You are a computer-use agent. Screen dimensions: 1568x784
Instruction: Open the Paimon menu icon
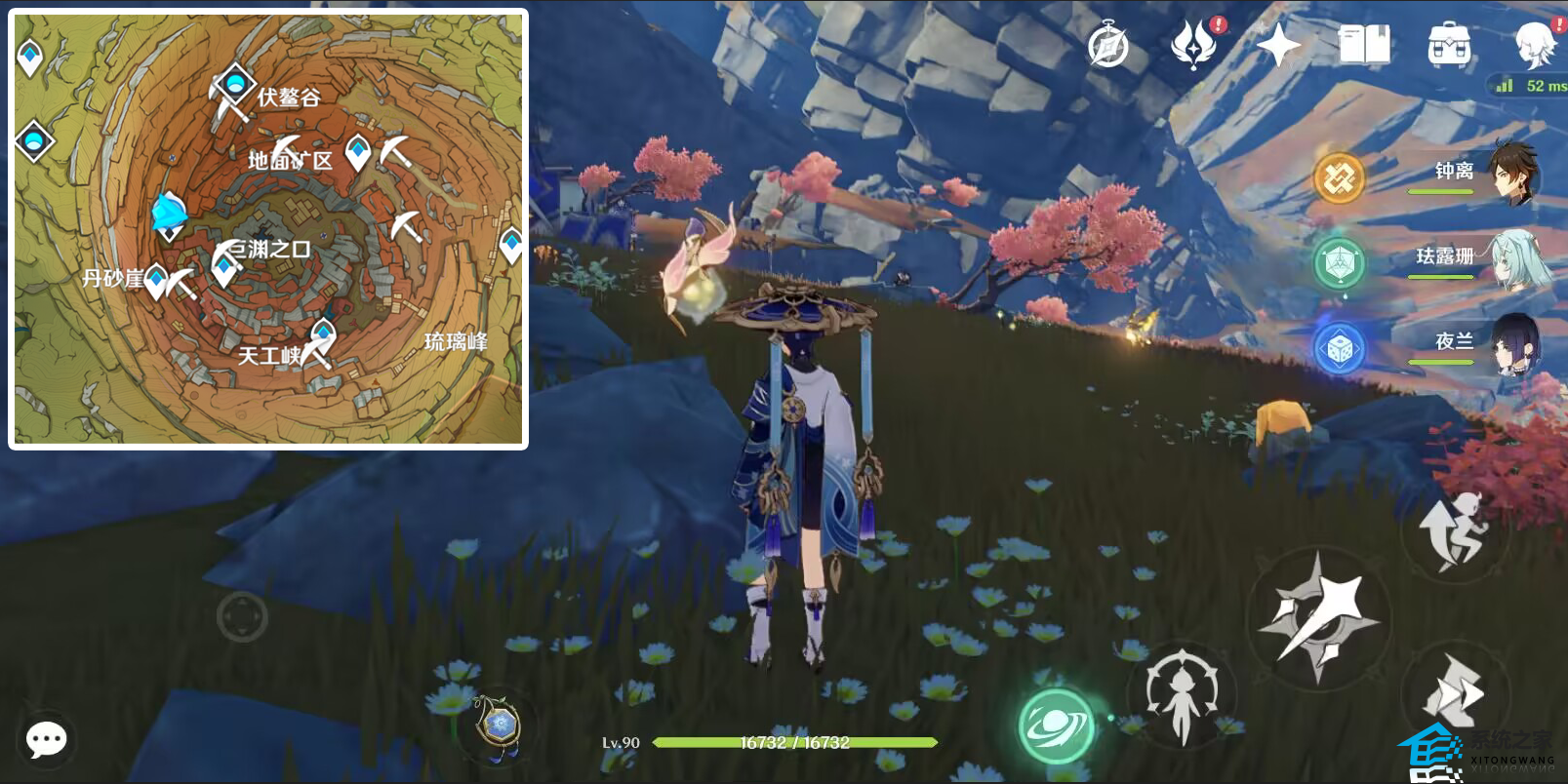[x=1535, y=43]
